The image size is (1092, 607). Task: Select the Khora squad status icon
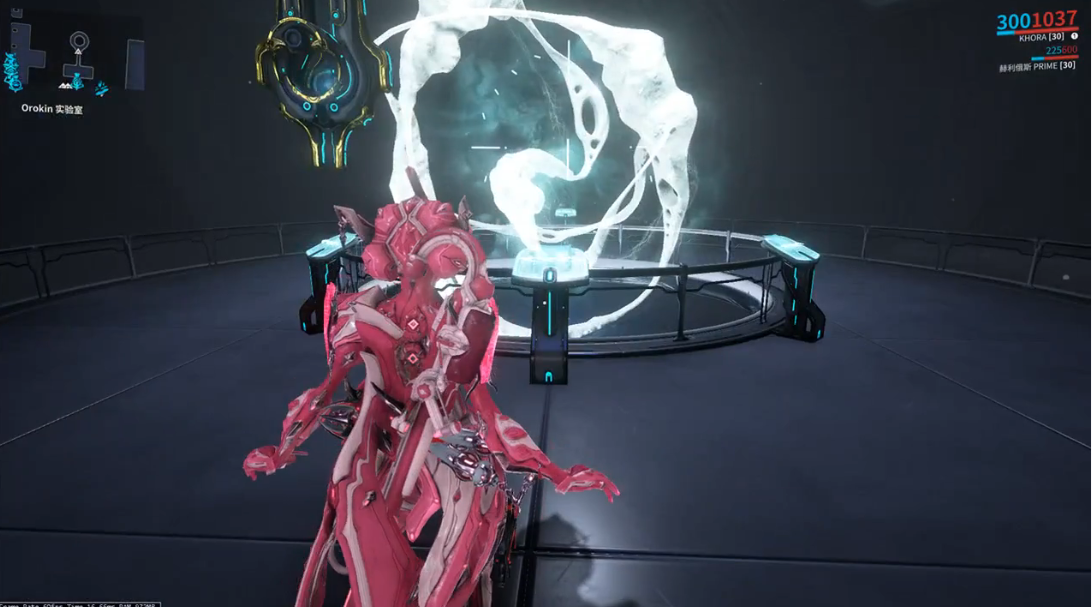(1074, 36)
